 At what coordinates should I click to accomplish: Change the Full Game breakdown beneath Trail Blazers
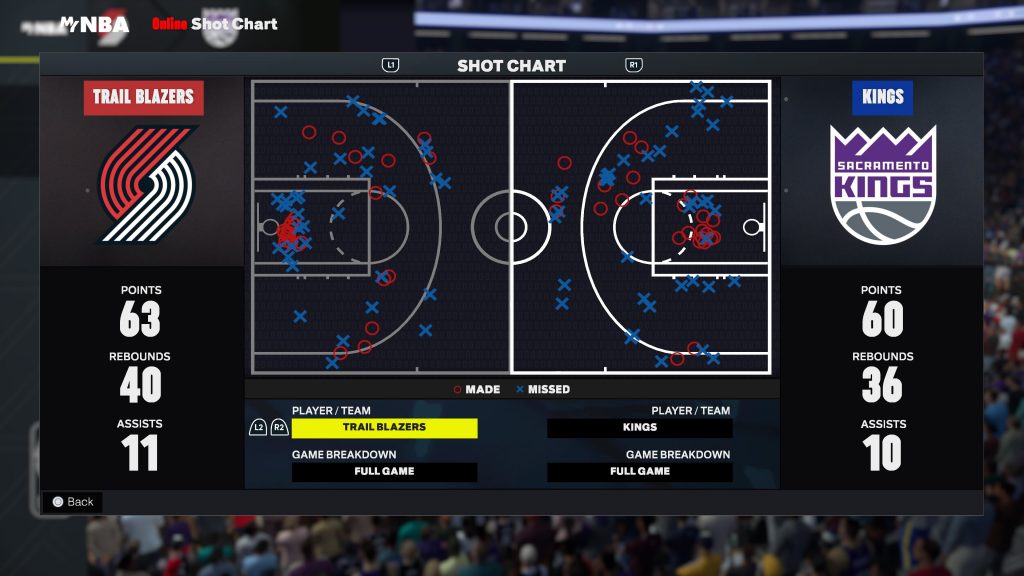[x=384, y=472]
